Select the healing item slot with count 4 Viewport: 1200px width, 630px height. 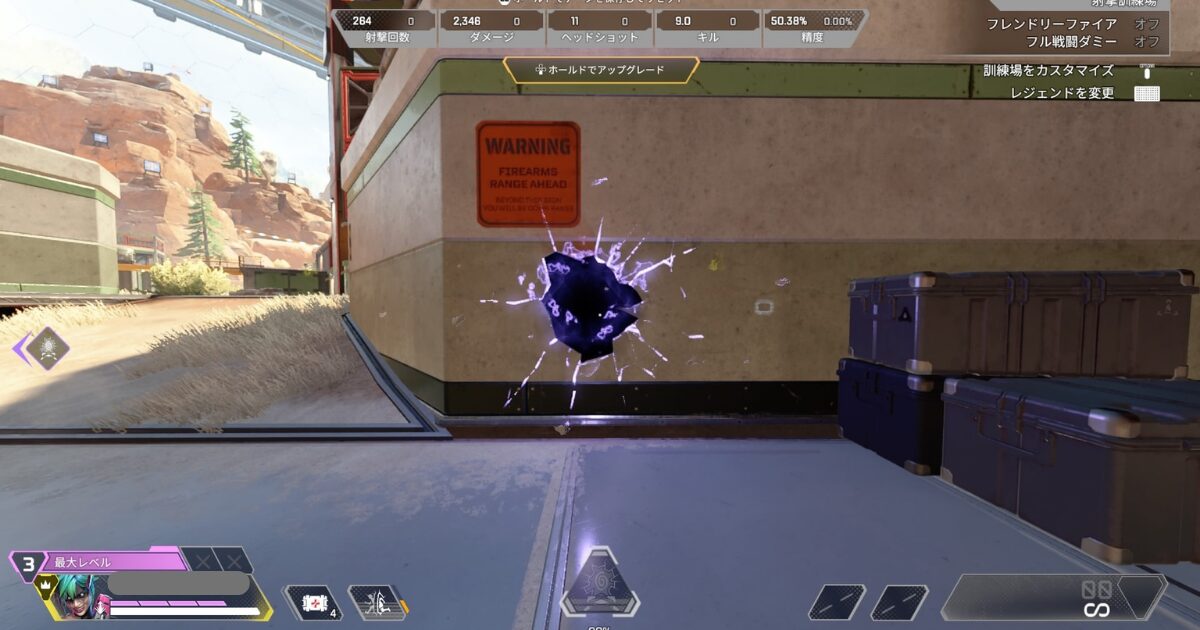[313, 602]
